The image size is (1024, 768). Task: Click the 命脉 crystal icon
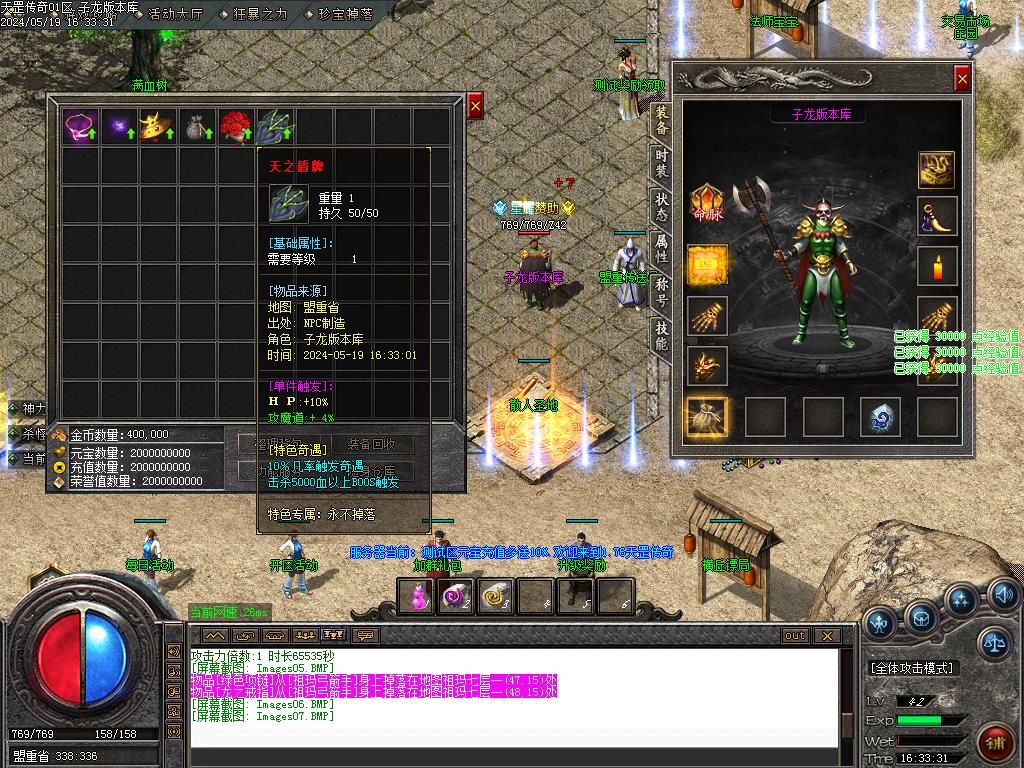point(707,204)
